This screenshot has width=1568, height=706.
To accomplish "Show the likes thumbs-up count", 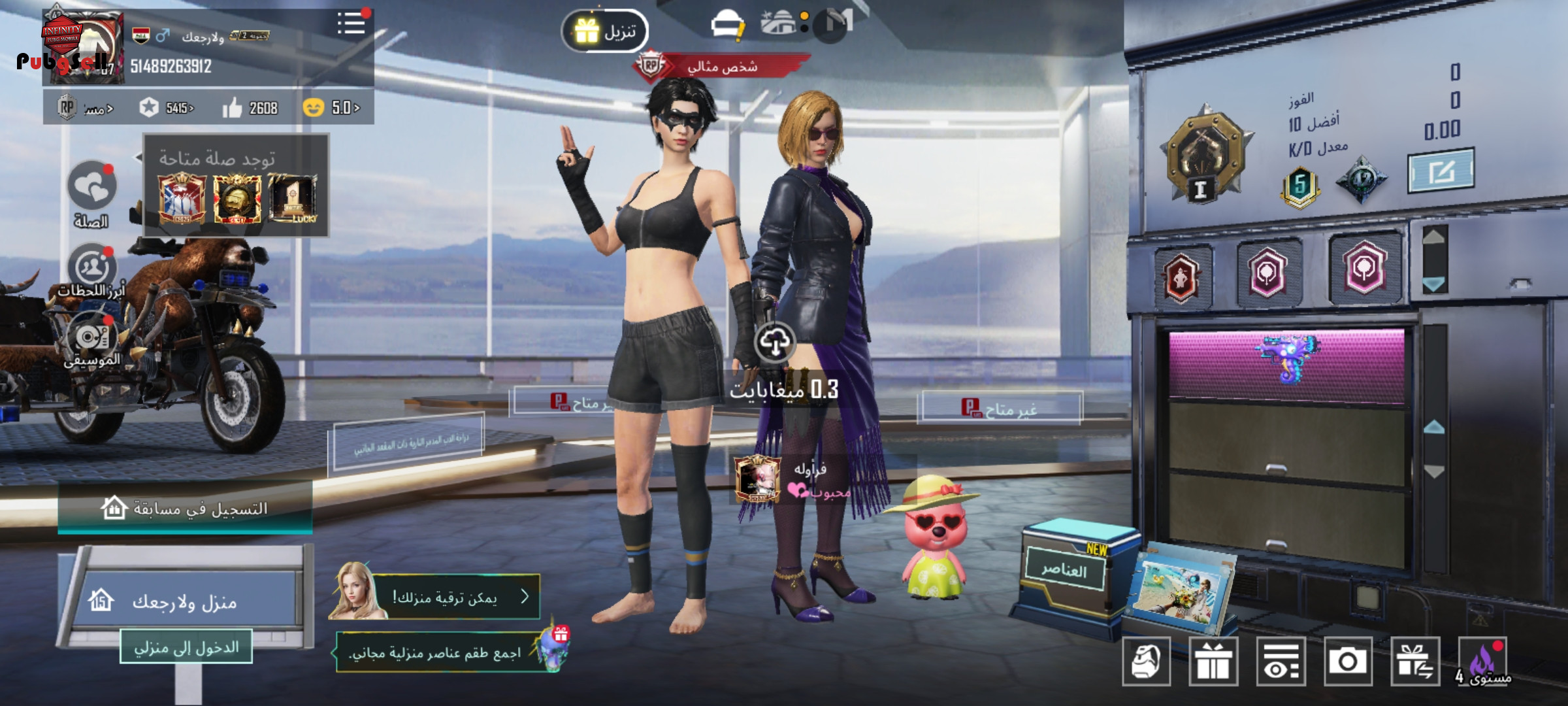I will point(250,108).
